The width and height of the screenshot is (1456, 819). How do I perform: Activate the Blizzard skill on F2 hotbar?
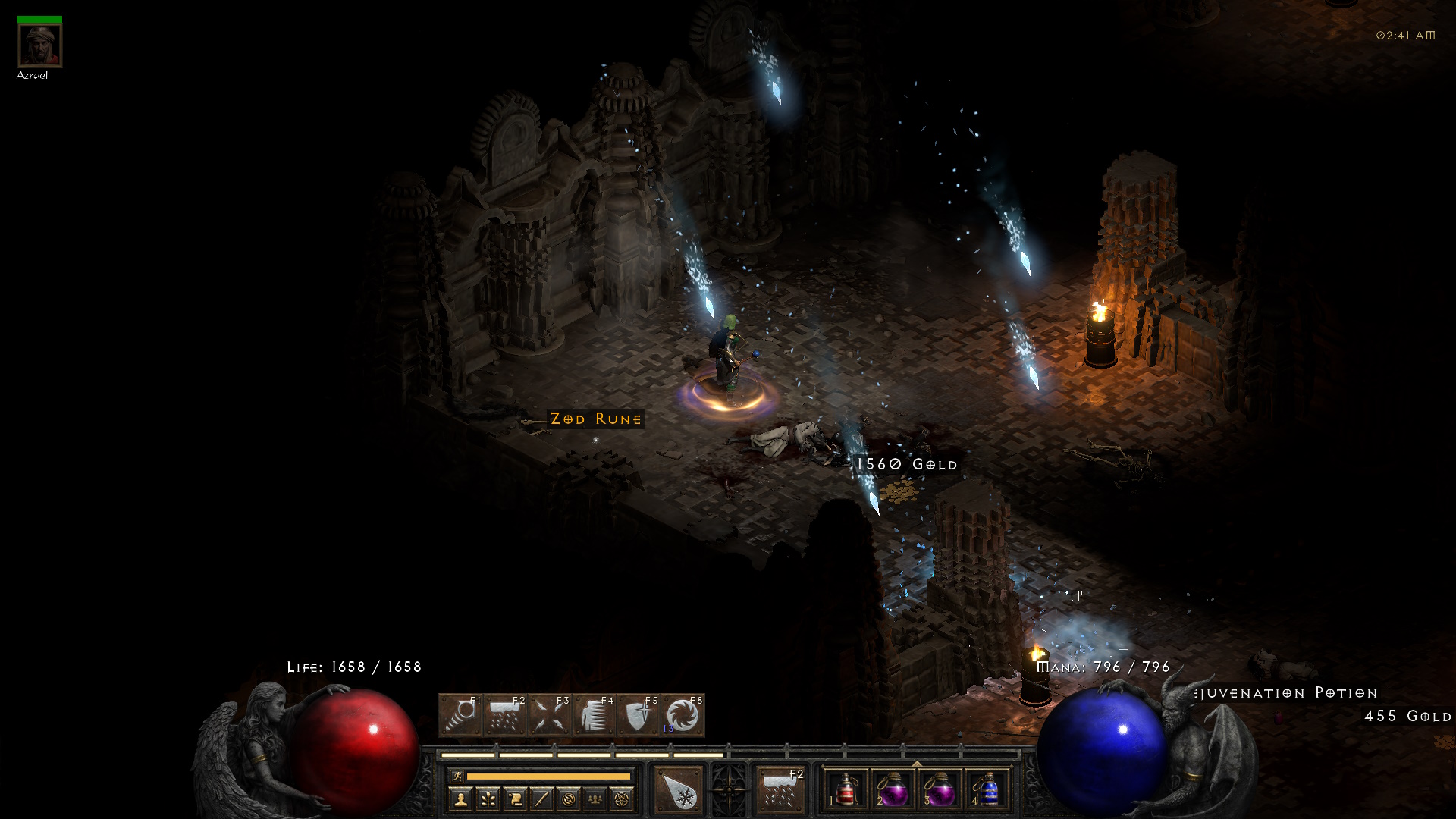505,715
